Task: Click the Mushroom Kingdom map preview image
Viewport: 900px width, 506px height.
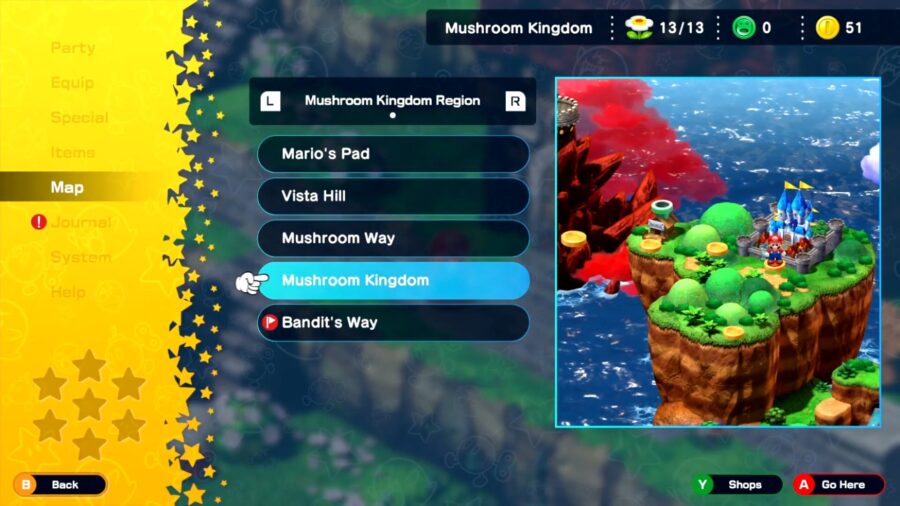Action: click(718, 252)
